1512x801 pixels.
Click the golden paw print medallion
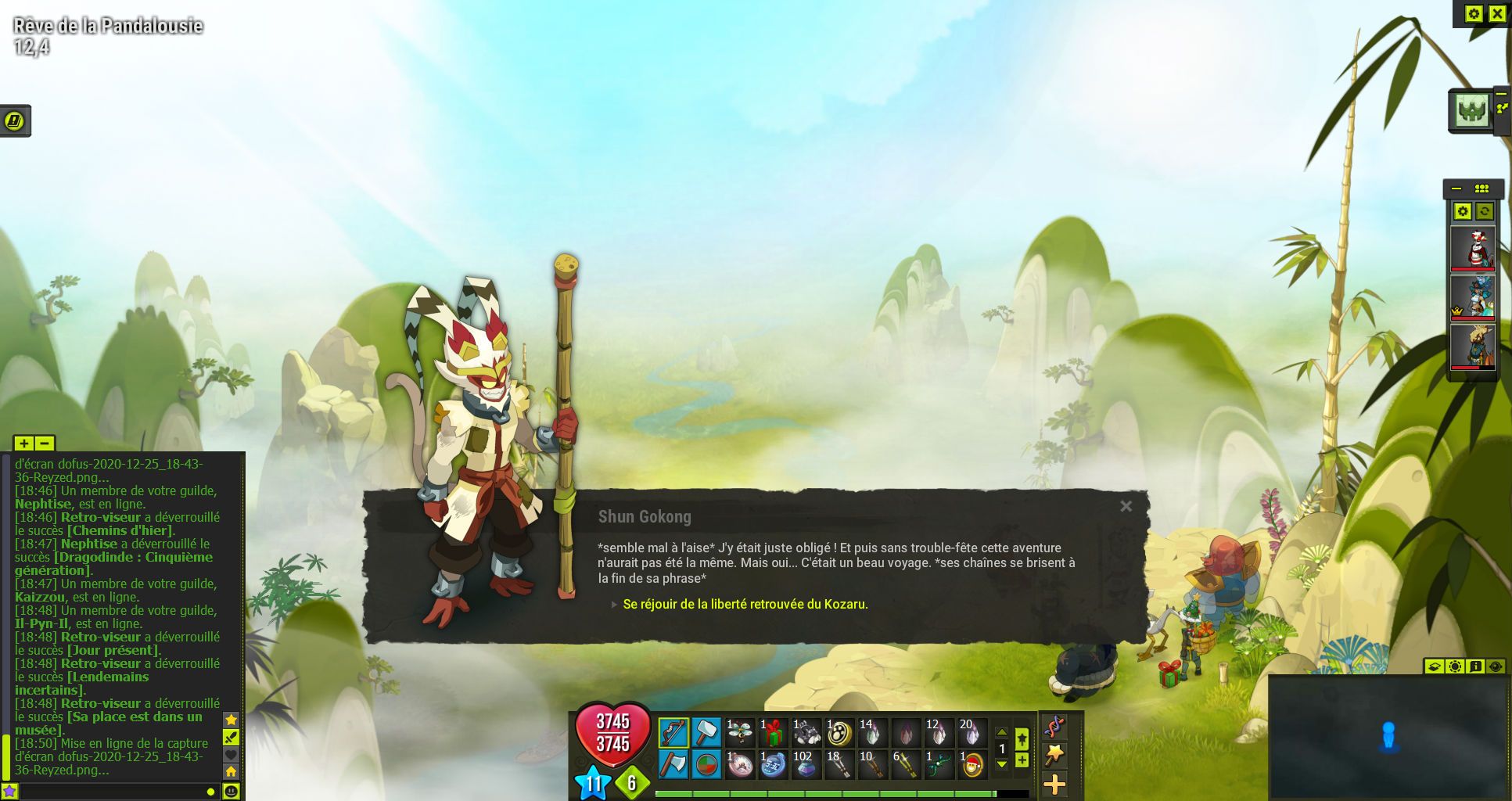[839, 733]
